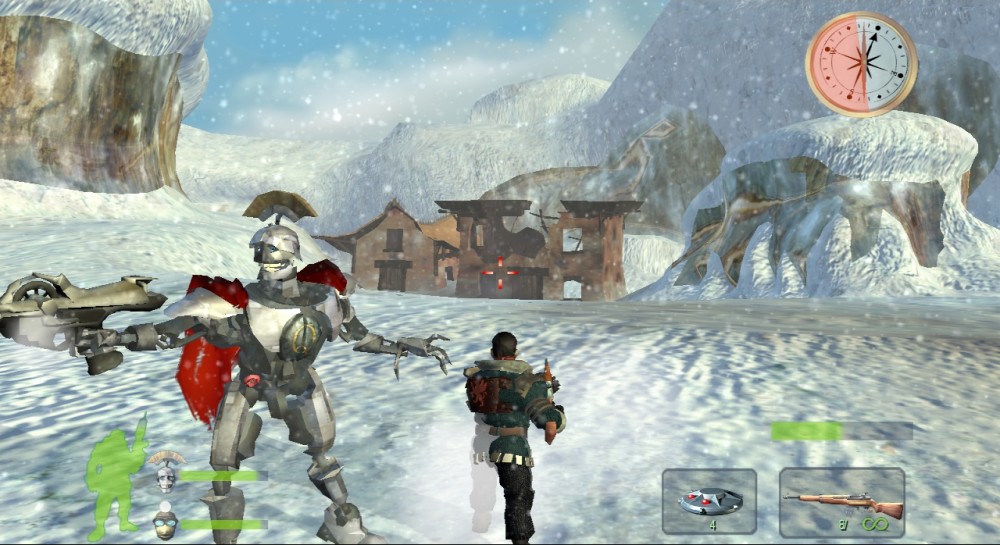Image resolution: width=1000 pixels, height=545 pixels.
Task: Pick the goggled squadmate portrait
Action: 166,521
